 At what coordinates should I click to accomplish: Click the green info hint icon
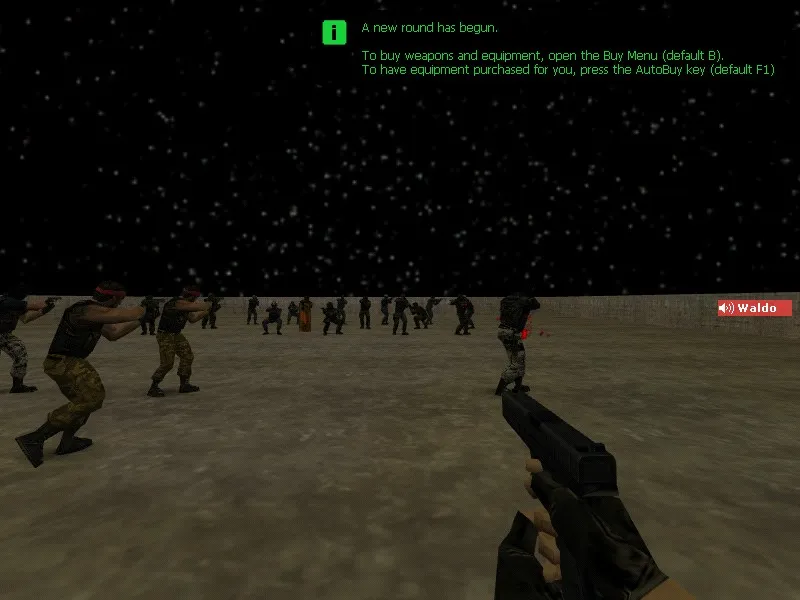tap(333, 32)
